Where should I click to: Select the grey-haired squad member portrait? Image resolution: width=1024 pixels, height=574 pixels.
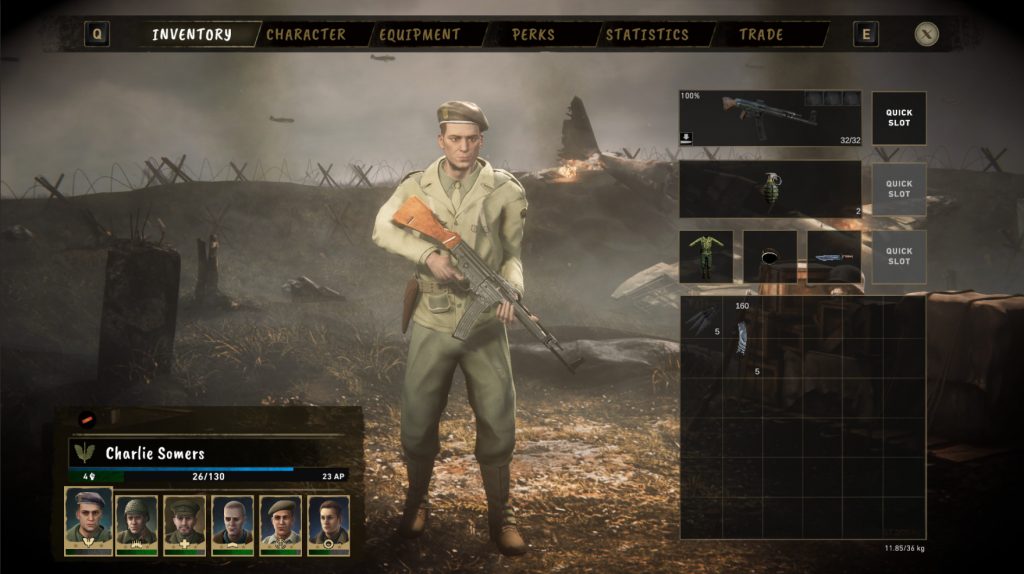pyautogui.click(x=232, y=523)
